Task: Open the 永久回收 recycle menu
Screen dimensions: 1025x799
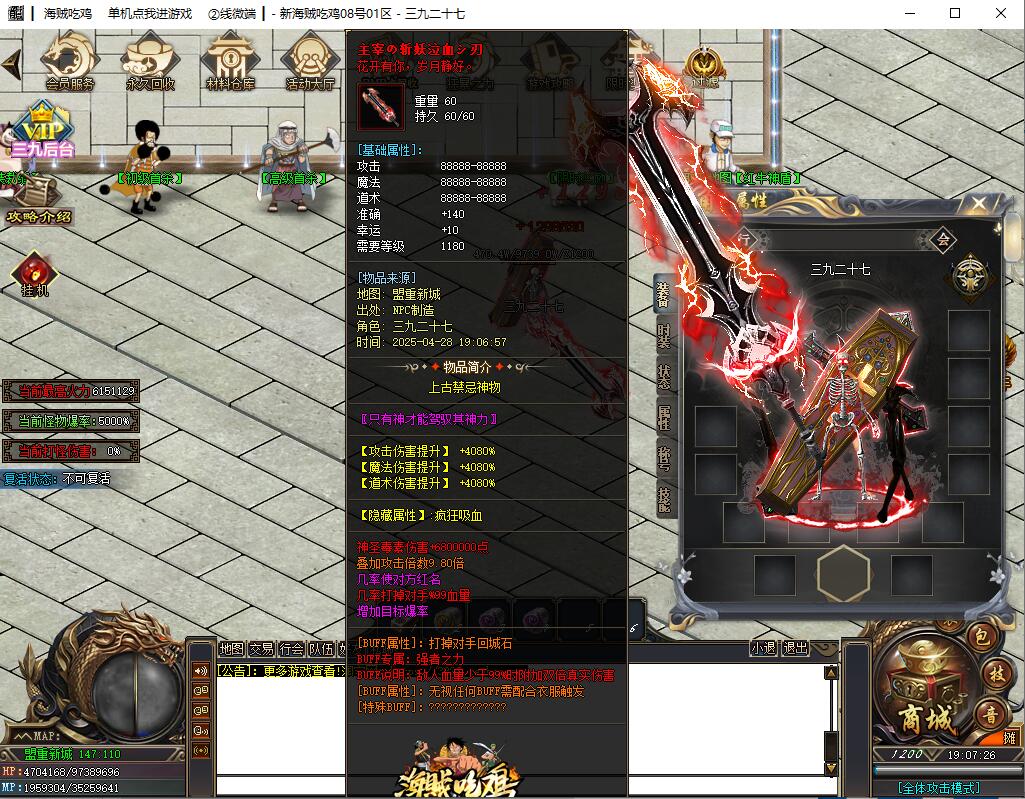Action: 150,62
